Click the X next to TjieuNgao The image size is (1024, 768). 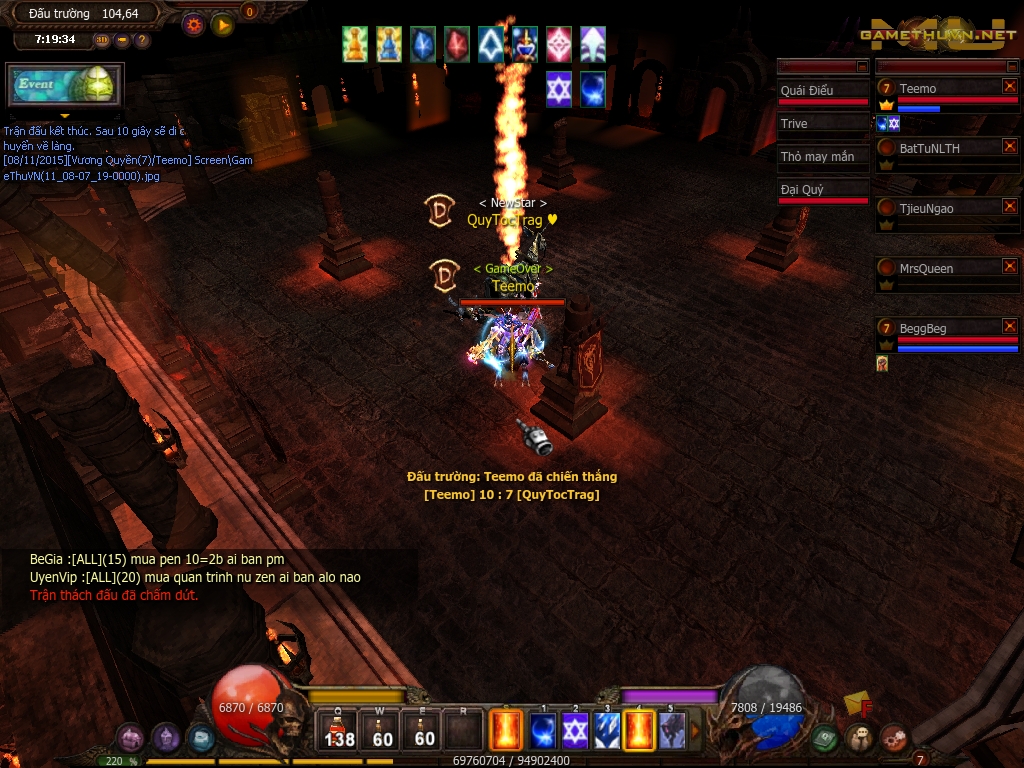pos(1009,207)
